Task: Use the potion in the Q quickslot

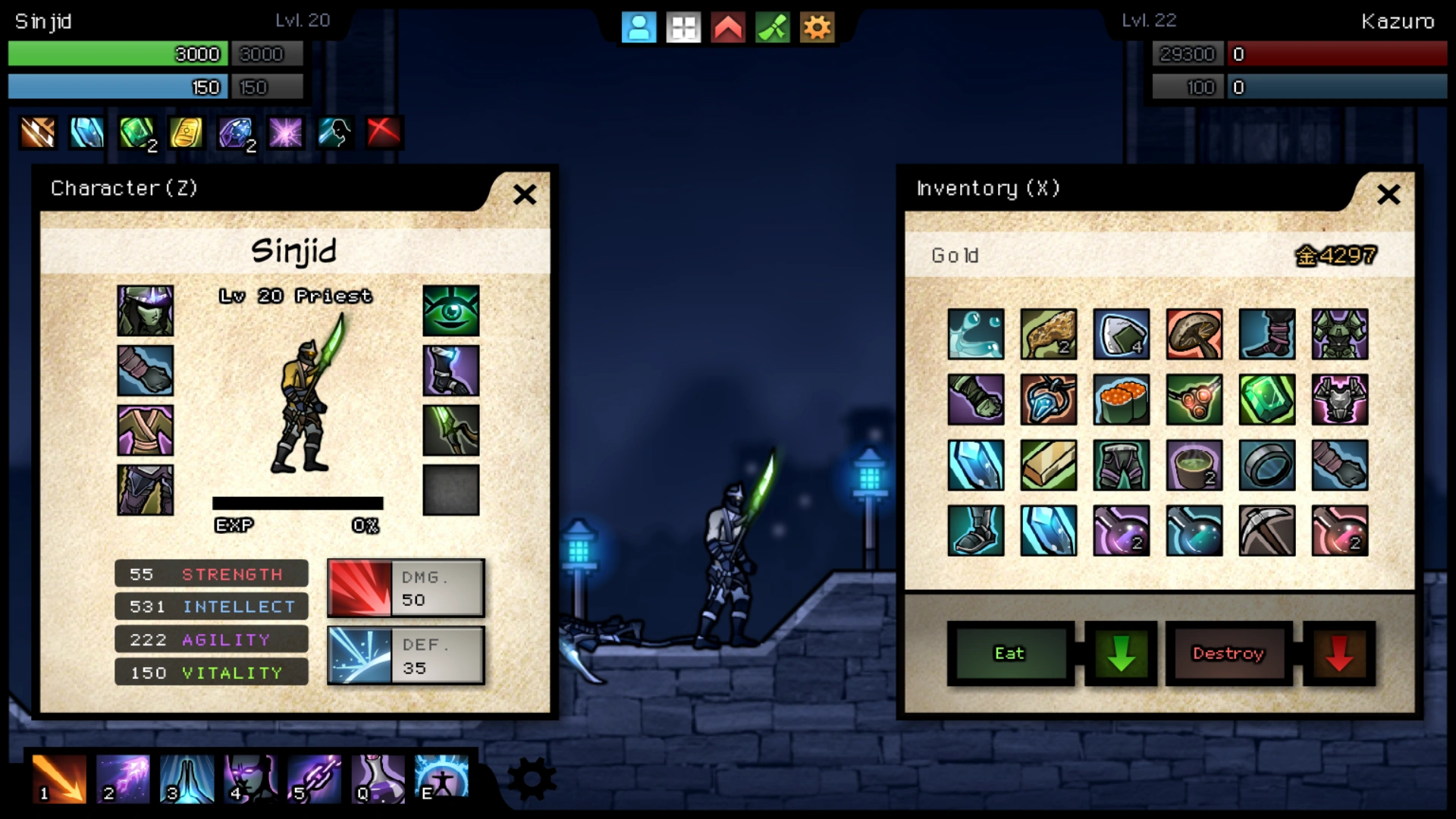Action: click(x=377, y=778)
